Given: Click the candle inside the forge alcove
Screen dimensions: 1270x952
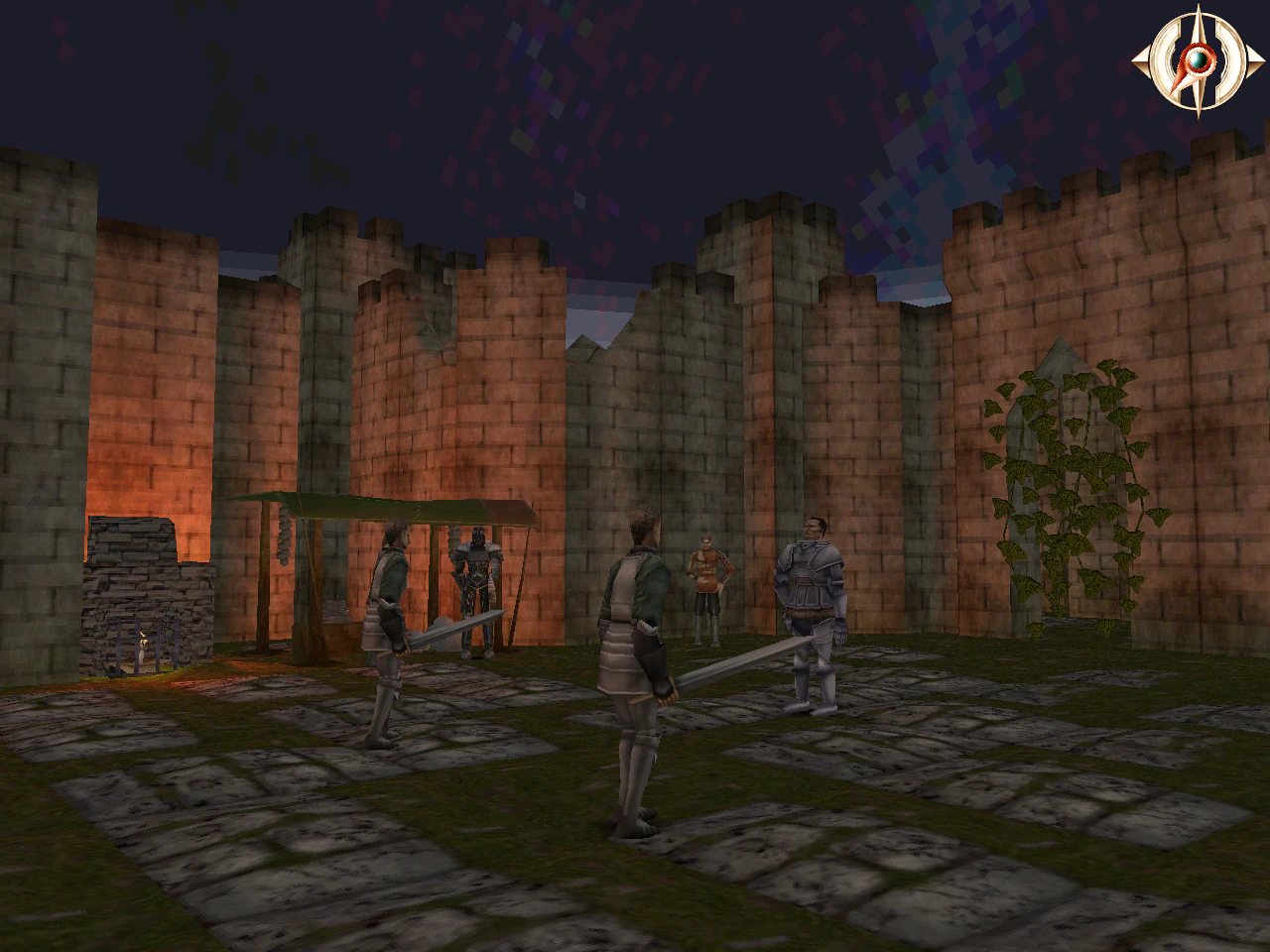Looking at the screenshot, I should 147,643.
